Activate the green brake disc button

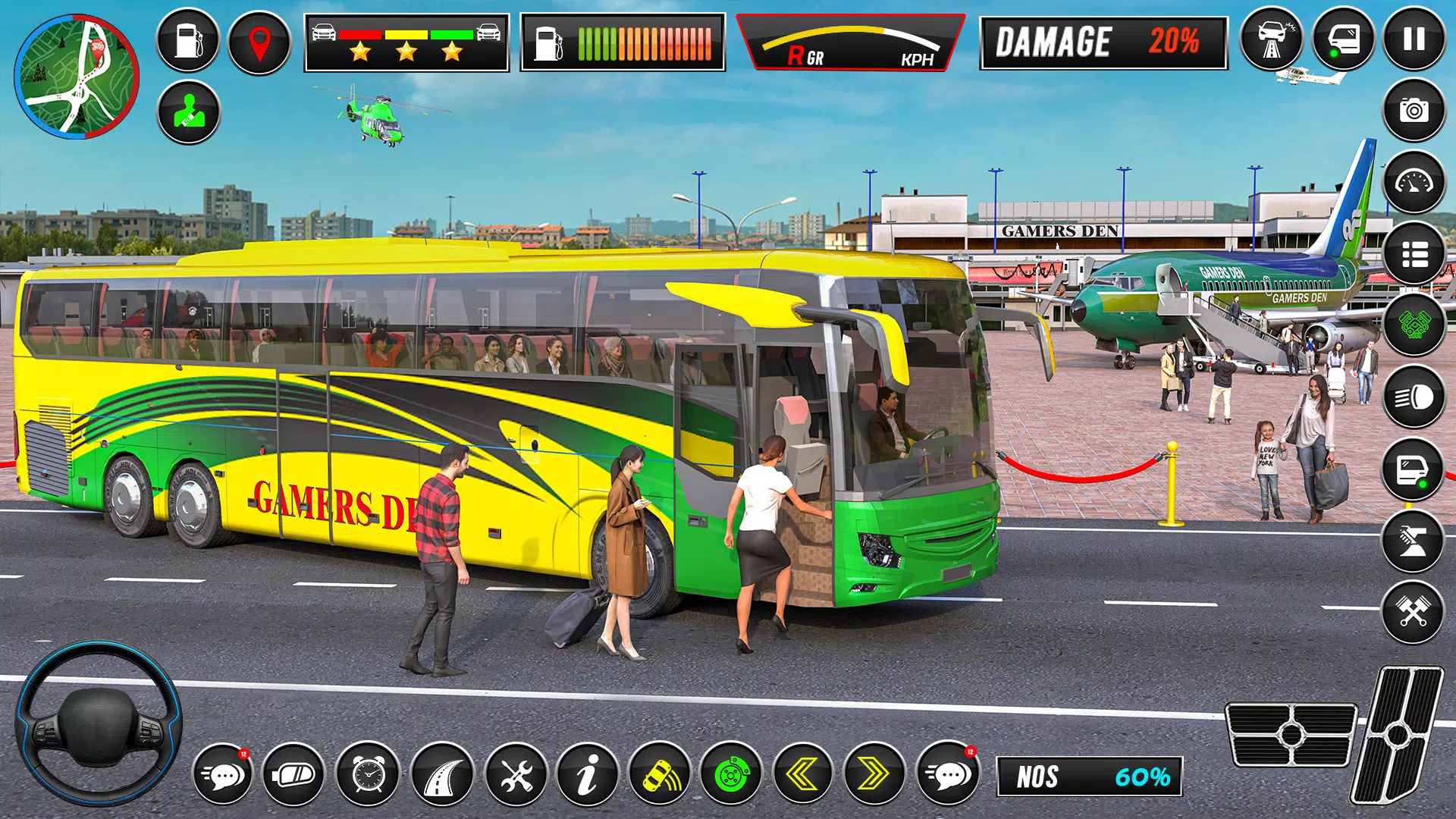[732, 774]
